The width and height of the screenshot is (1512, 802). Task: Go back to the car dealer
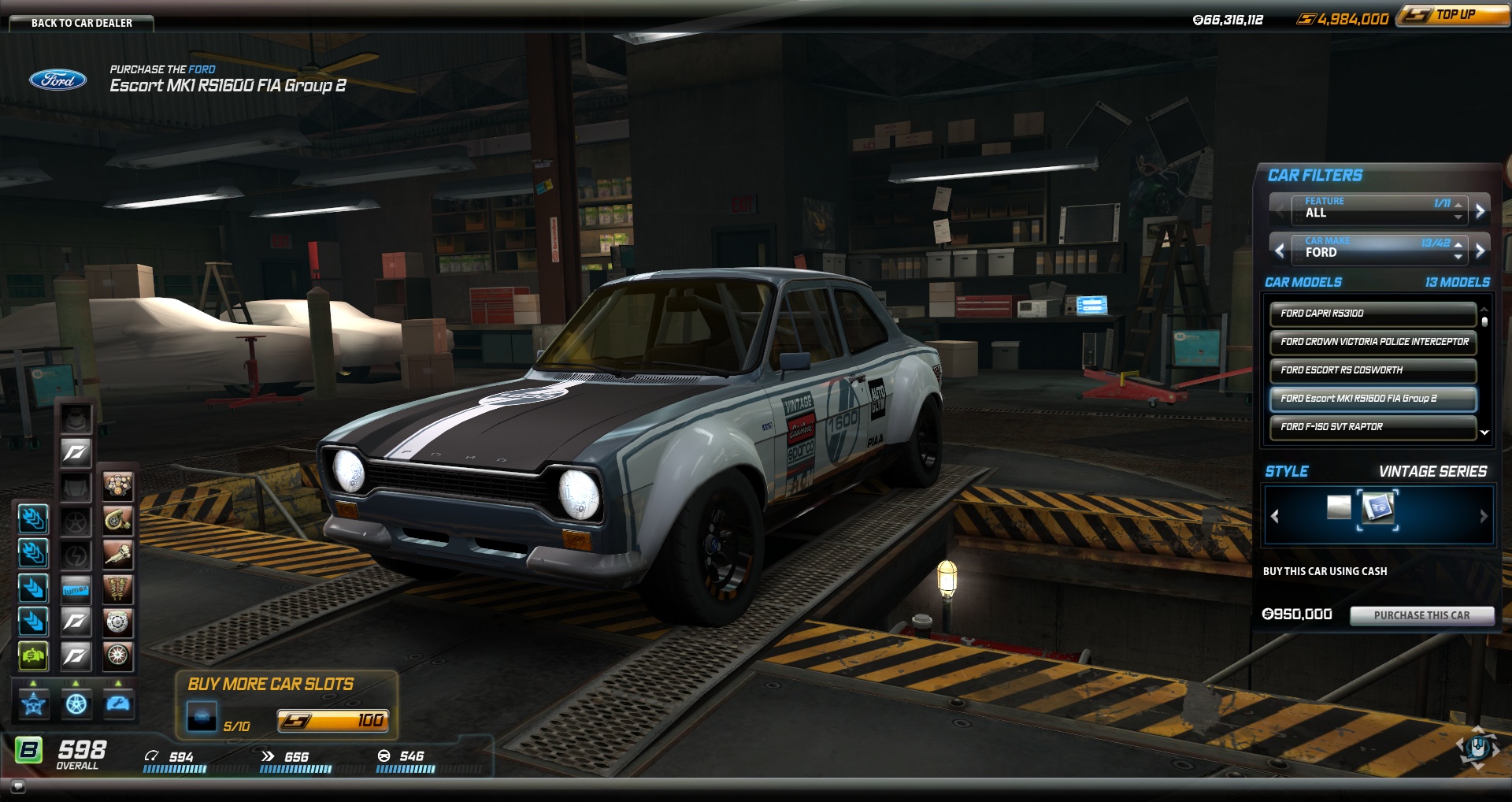point(81,23)
